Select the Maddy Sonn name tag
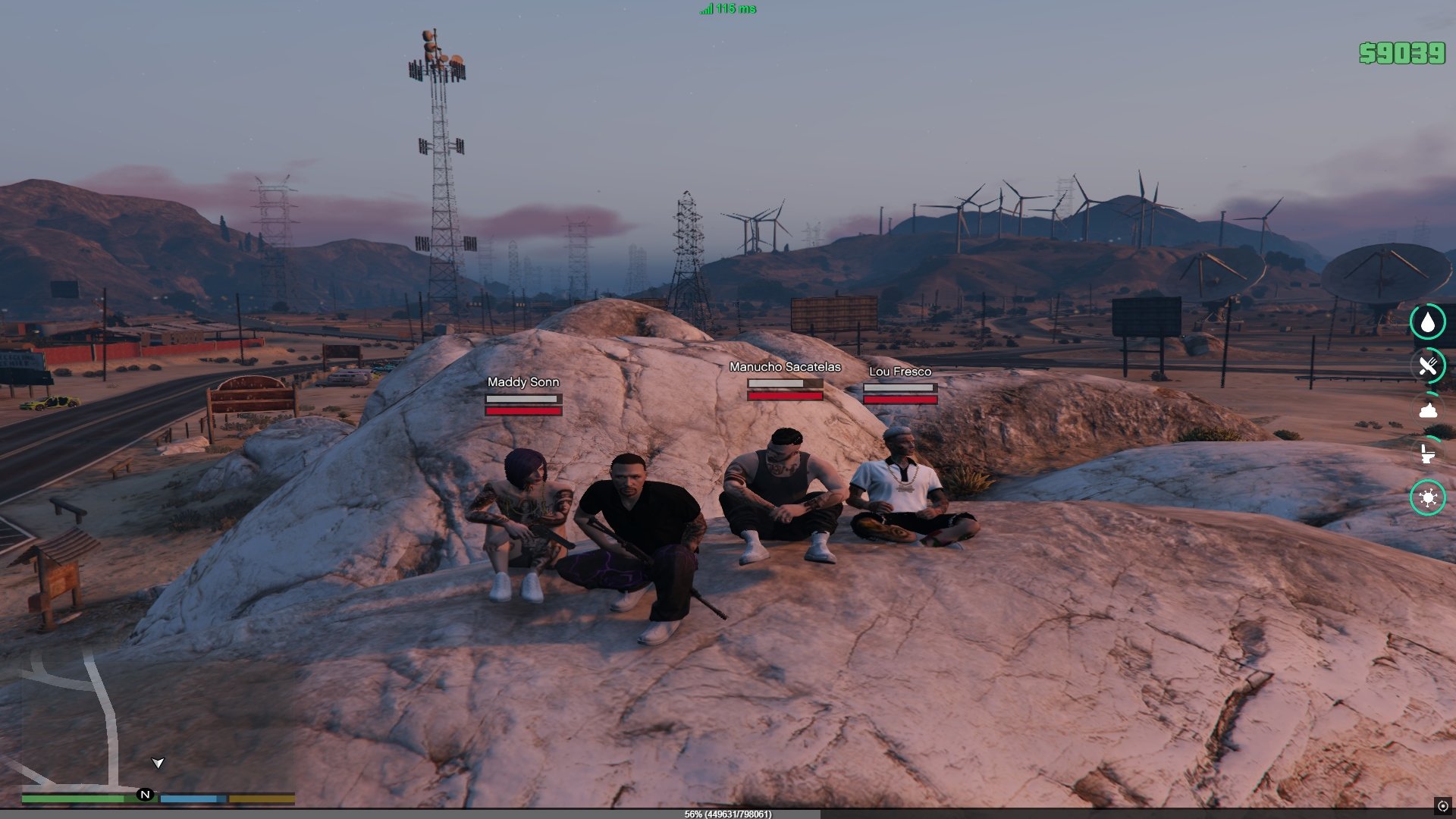 (523, 382)
